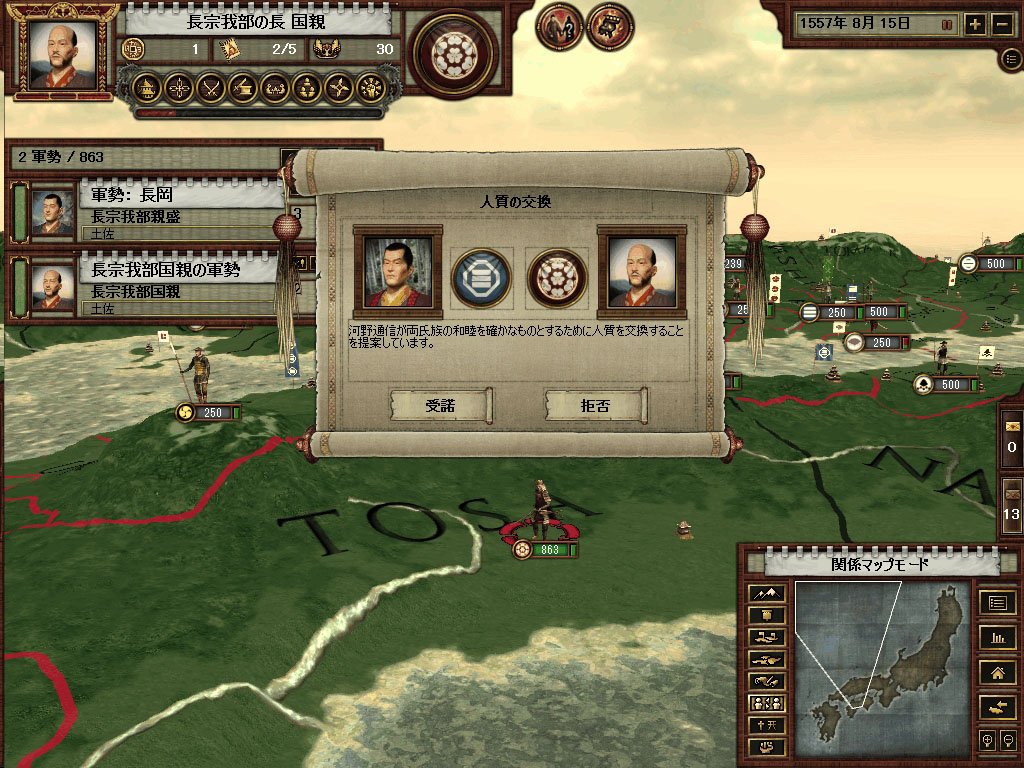Open the main menu list icon
Screen dimensions: 1024x768
tap(1011, 59)
